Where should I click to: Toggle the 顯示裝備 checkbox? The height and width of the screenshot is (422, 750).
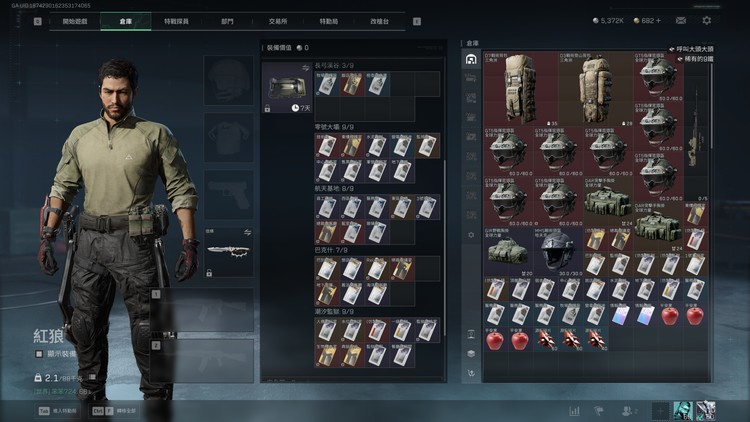39,353
